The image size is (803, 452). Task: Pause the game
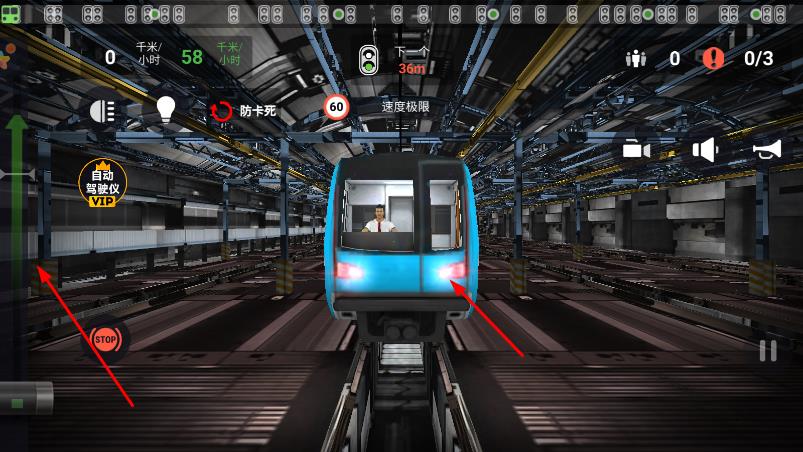click(x=767, y=351)
